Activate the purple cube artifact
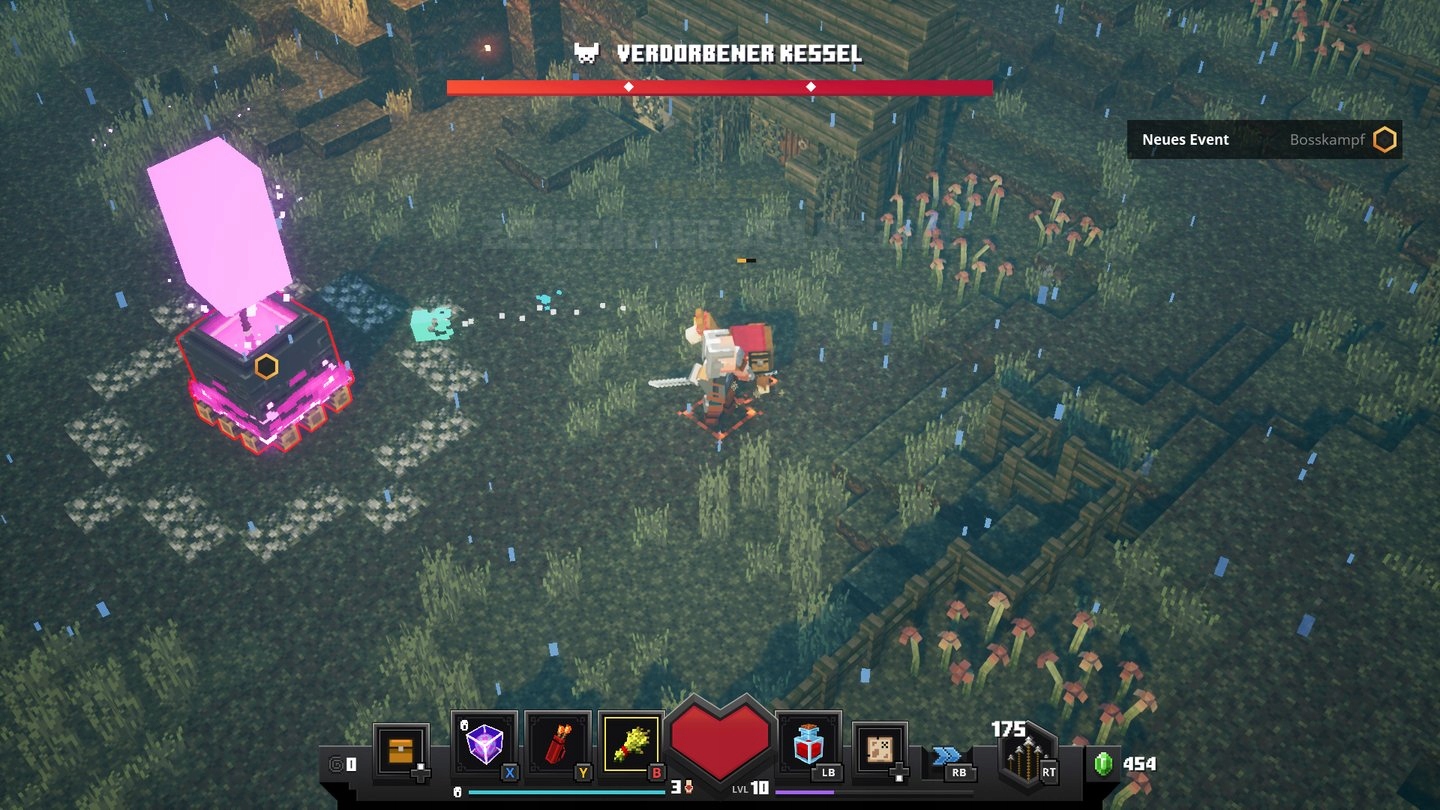This screenshot has height=810, width=1440. (x=484, y=745)
